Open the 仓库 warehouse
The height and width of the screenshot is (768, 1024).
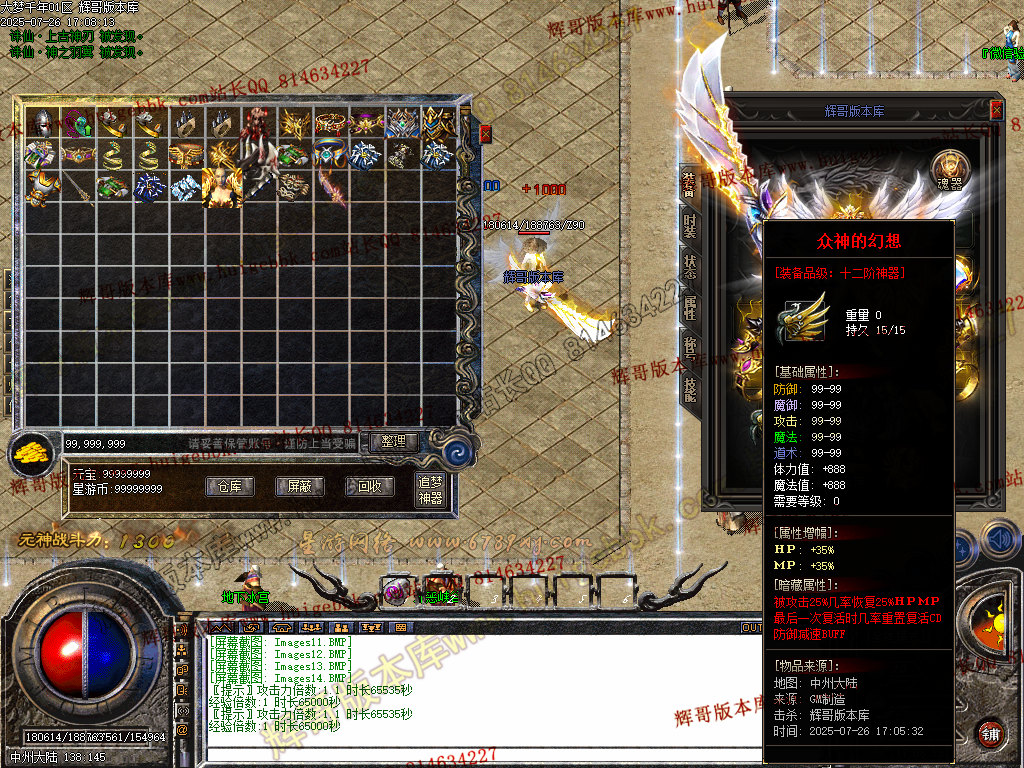230,487
